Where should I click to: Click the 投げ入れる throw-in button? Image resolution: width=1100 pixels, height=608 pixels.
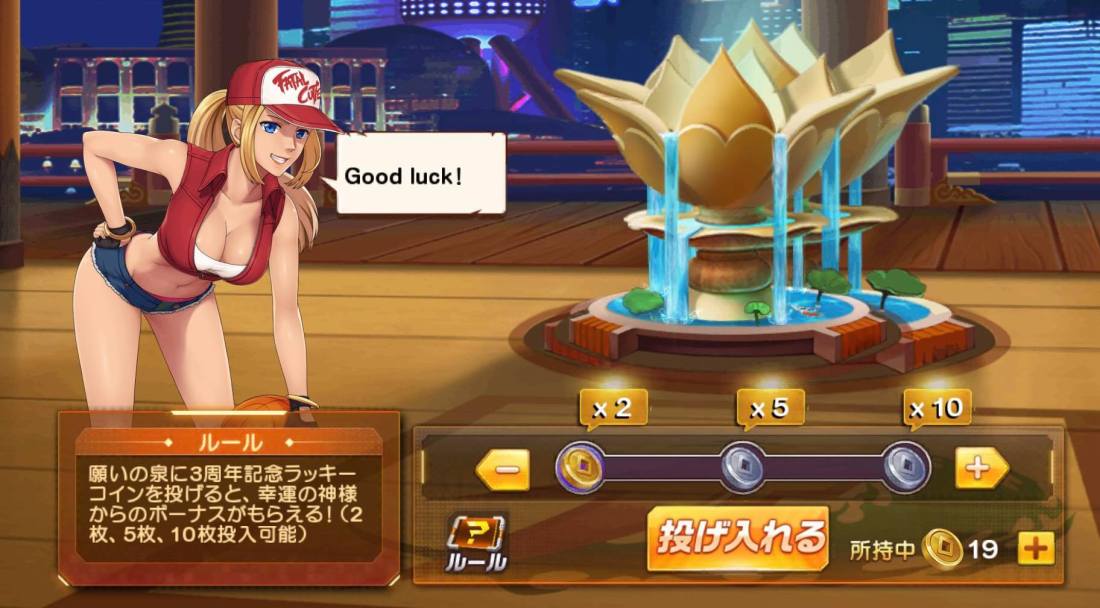(738, 538)
